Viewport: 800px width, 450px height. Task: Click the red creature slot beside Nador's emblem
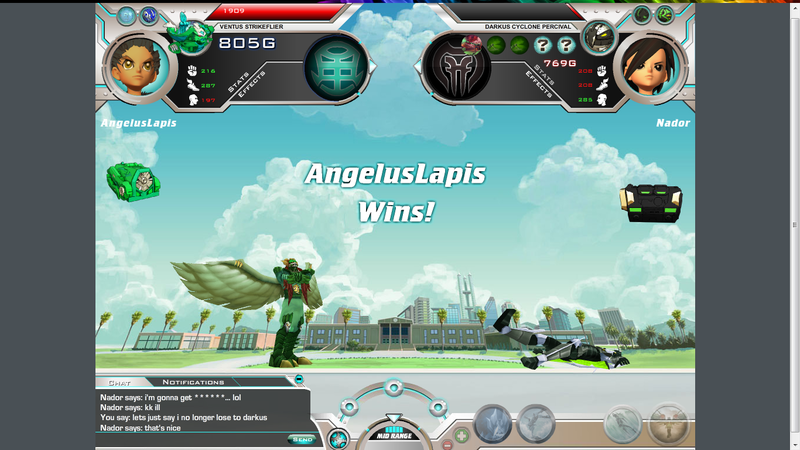click(471, 44)
